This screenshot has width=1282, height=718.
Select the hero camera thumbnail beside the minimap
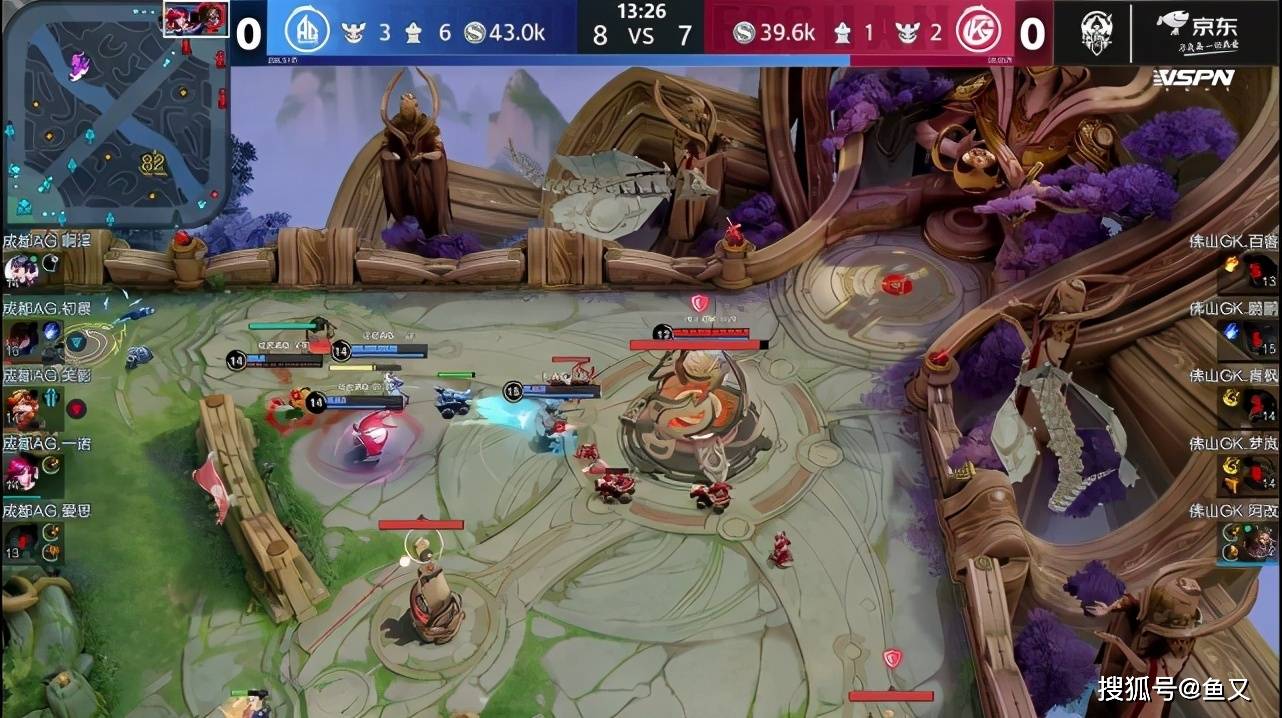coord(196,19)
